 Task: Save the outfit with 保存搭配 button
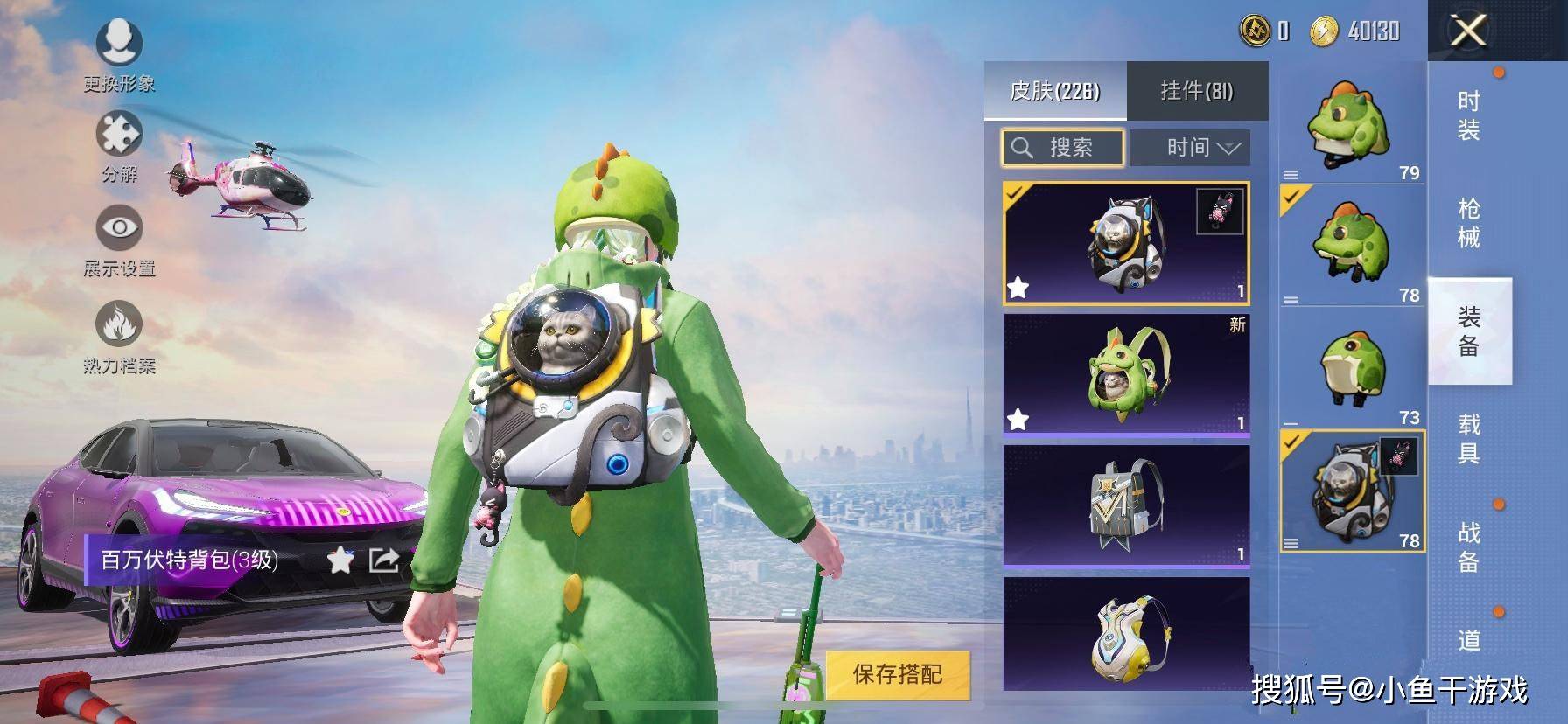click(x=898, y=674)
